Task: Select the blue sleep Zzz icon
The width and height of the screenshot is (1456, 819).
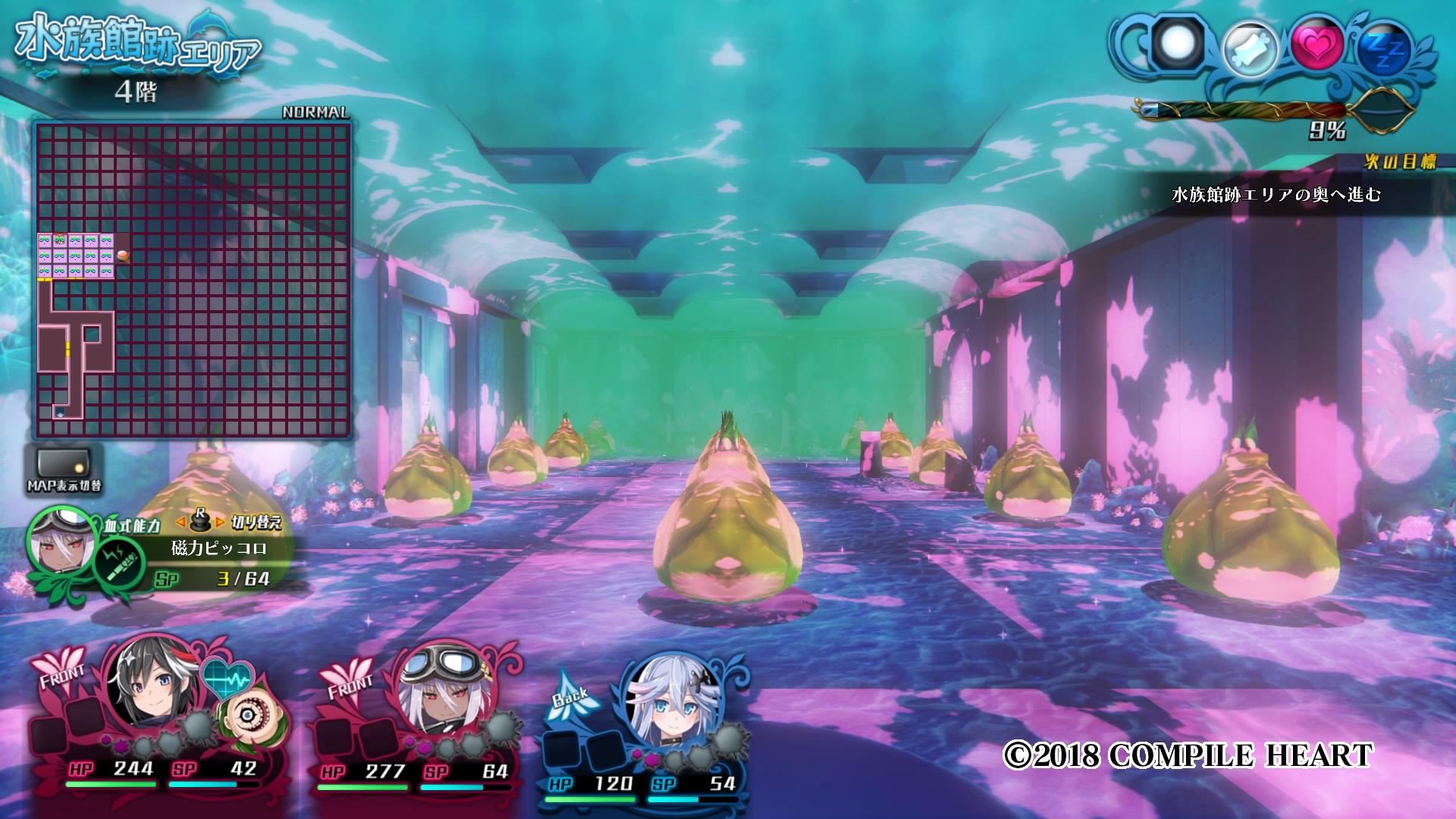Action: coord(1386,50)
